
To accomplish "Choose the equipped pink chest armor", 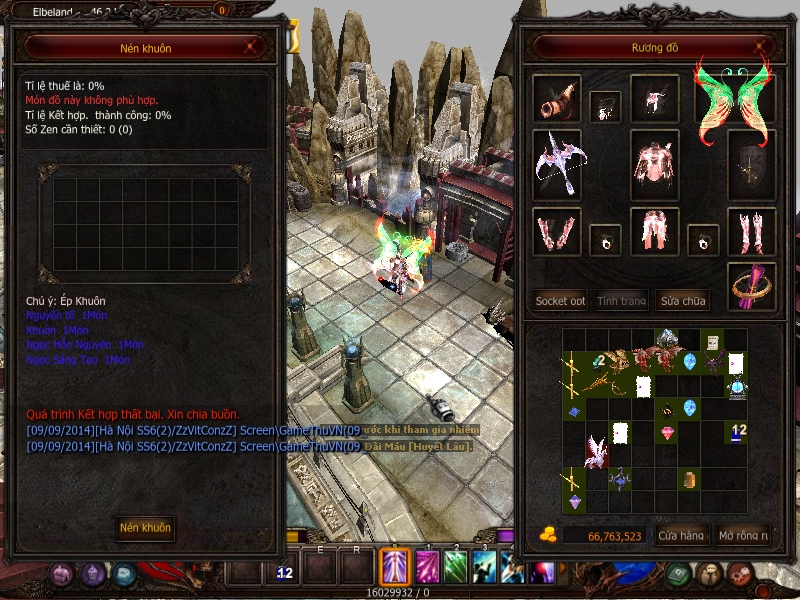I will pos(655,163).
